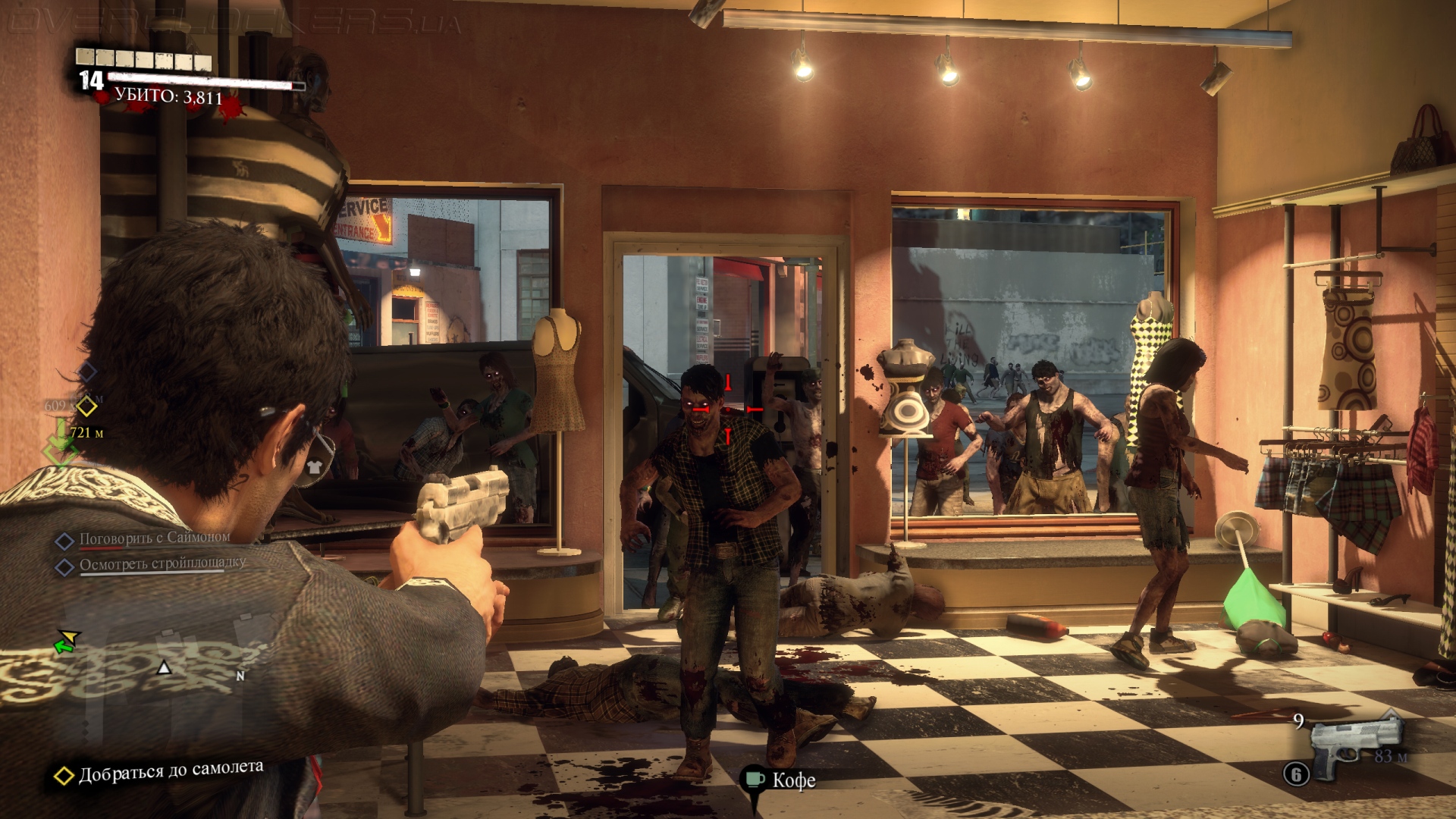The width and height of the screenshot is (1456, 819).
Task: Open the main objective "Добраться до самолета"
Action: 171,771
